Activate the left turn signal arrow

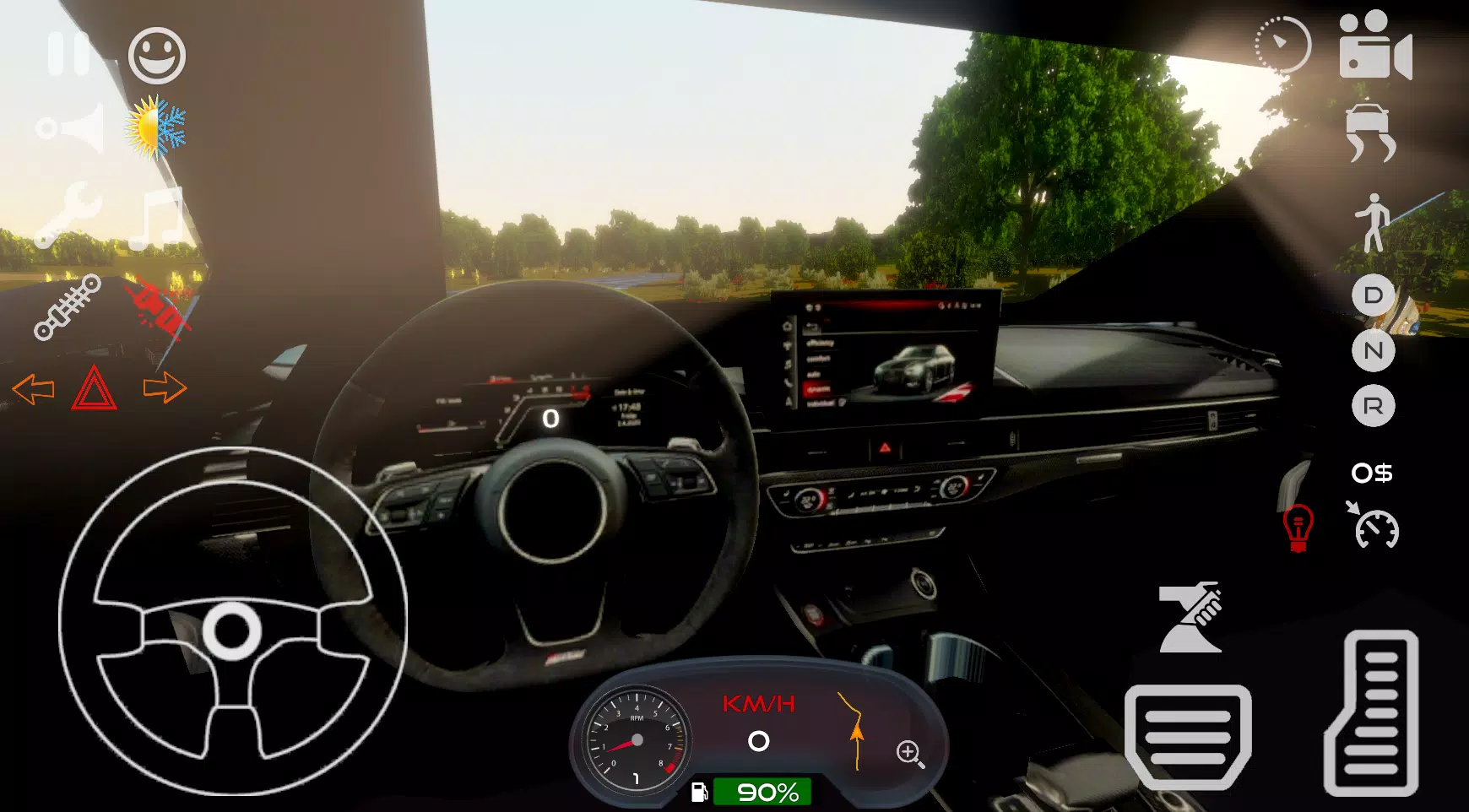click(x=35, y=391)
